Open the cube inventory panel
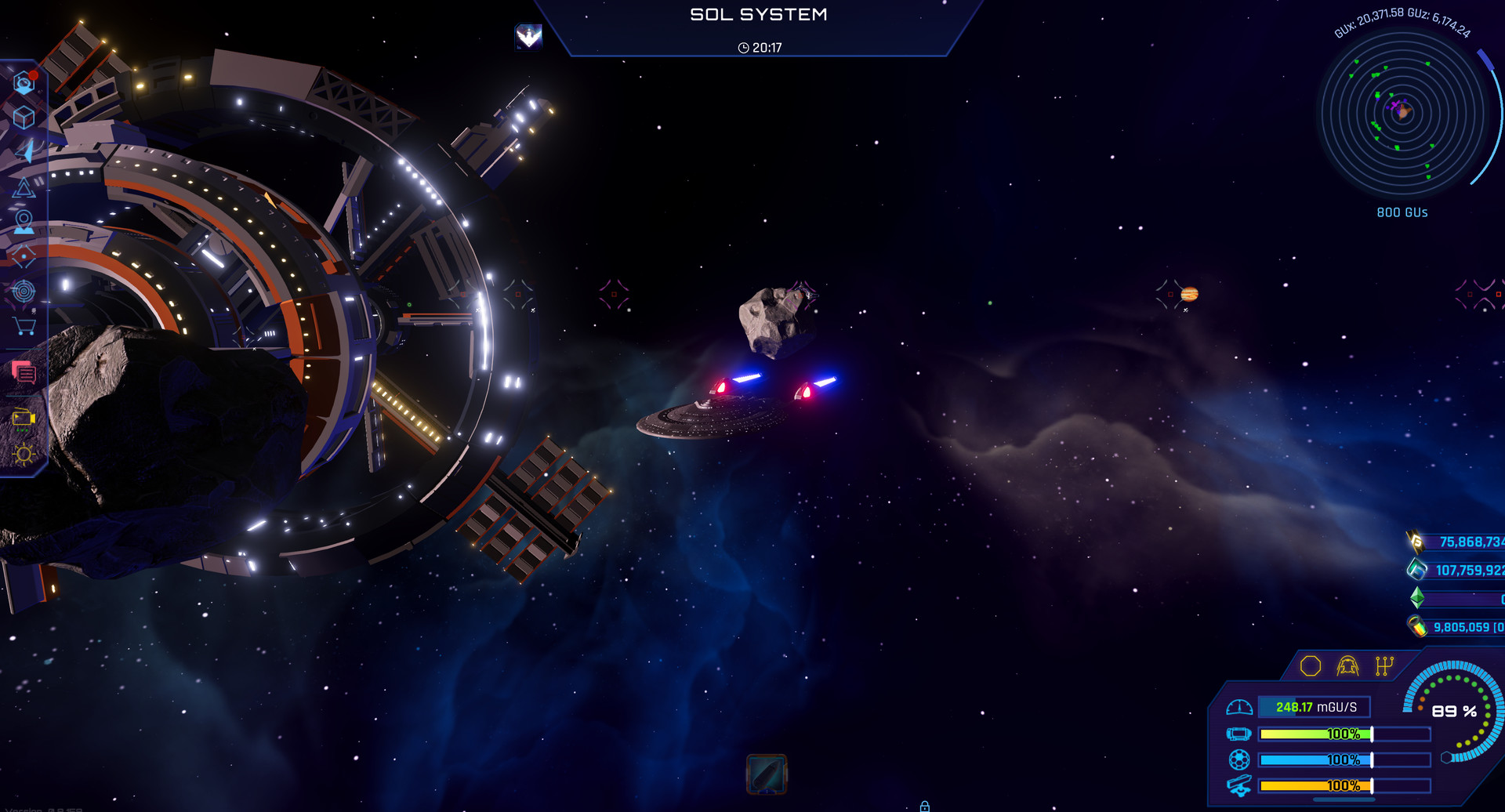 coord(24,116)
